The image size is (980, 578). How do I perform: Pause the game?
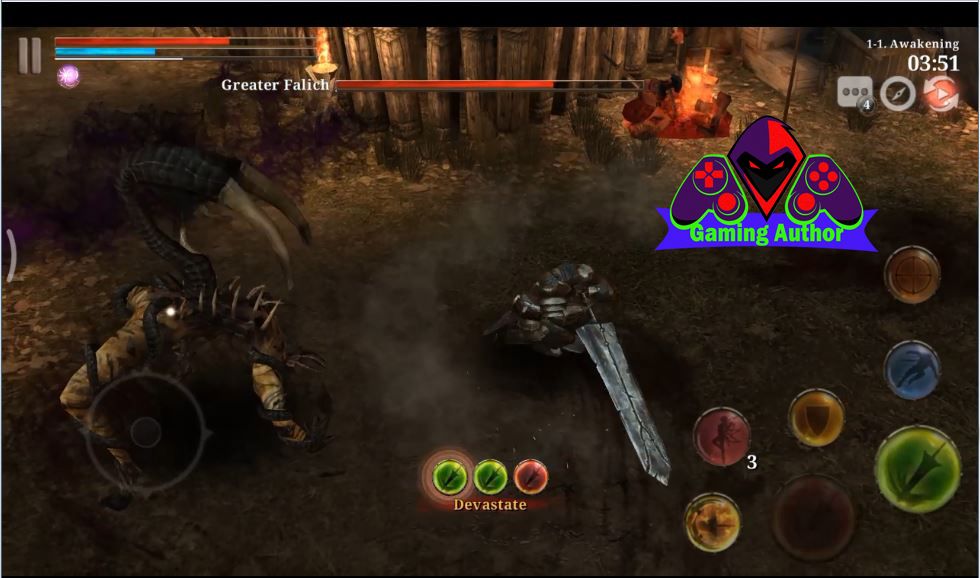pyautogui.click(x=30, y=56)
